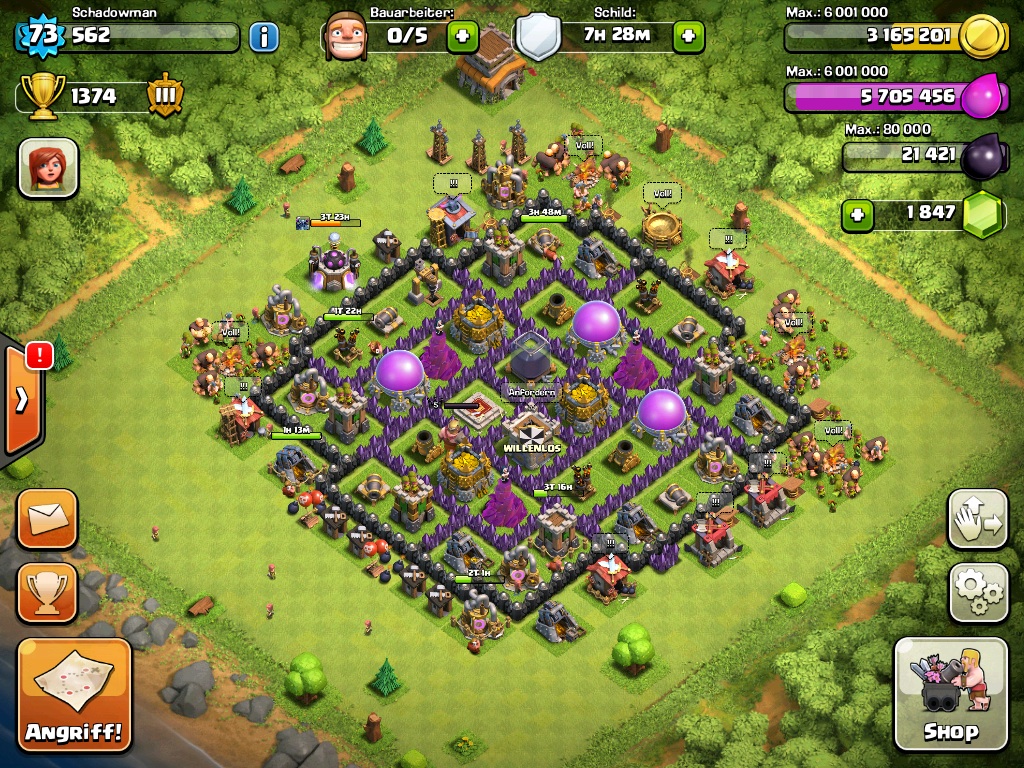Open the mail envelope inbox

[47, 519]
